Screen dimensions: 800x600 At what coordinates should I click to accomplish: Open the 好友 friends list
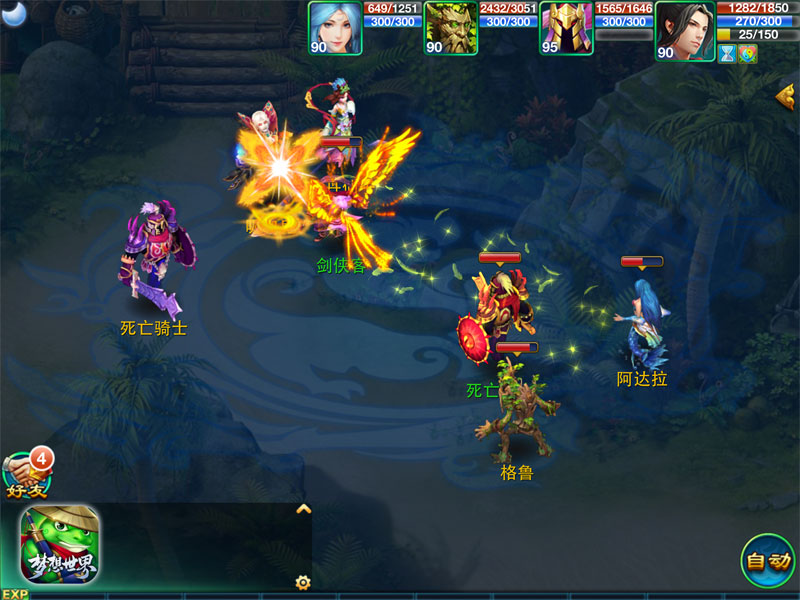click(26, 472)
